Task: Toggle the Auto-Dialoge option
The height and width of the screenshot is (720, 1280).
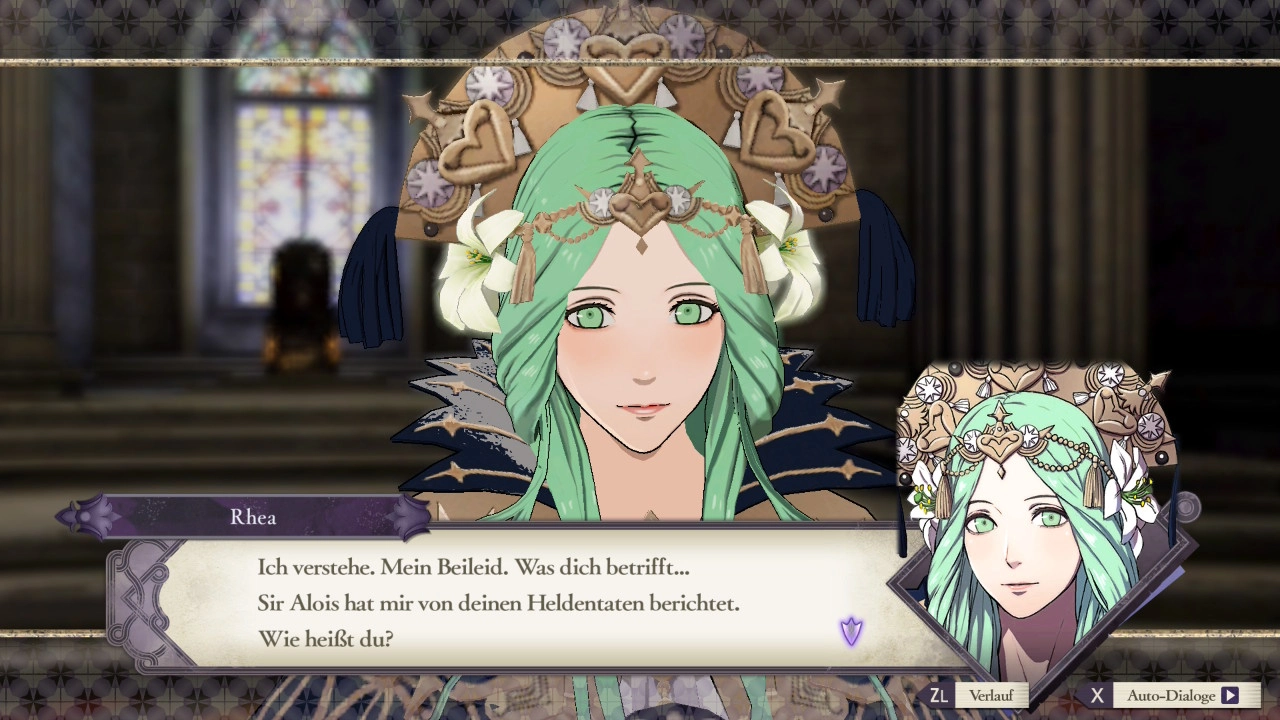Action: click(1181, 695)
